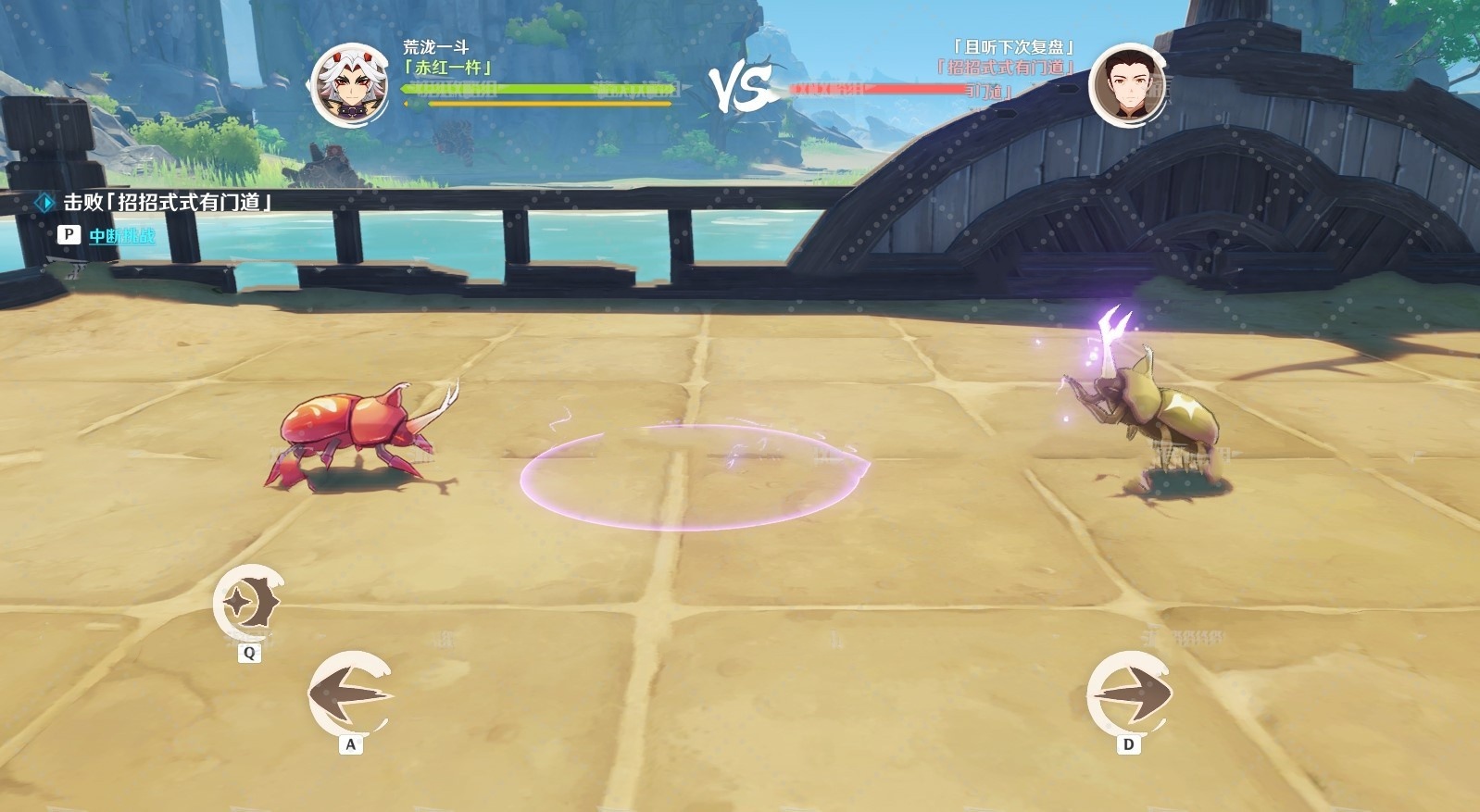Select the opponent's portrait icon
1480x812 pixels.
click(1126, 85)
